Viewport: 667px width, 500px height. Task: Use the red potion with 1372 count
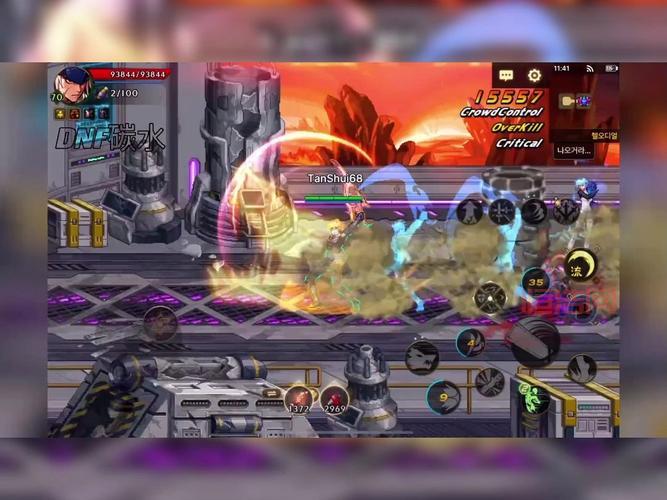298,398
